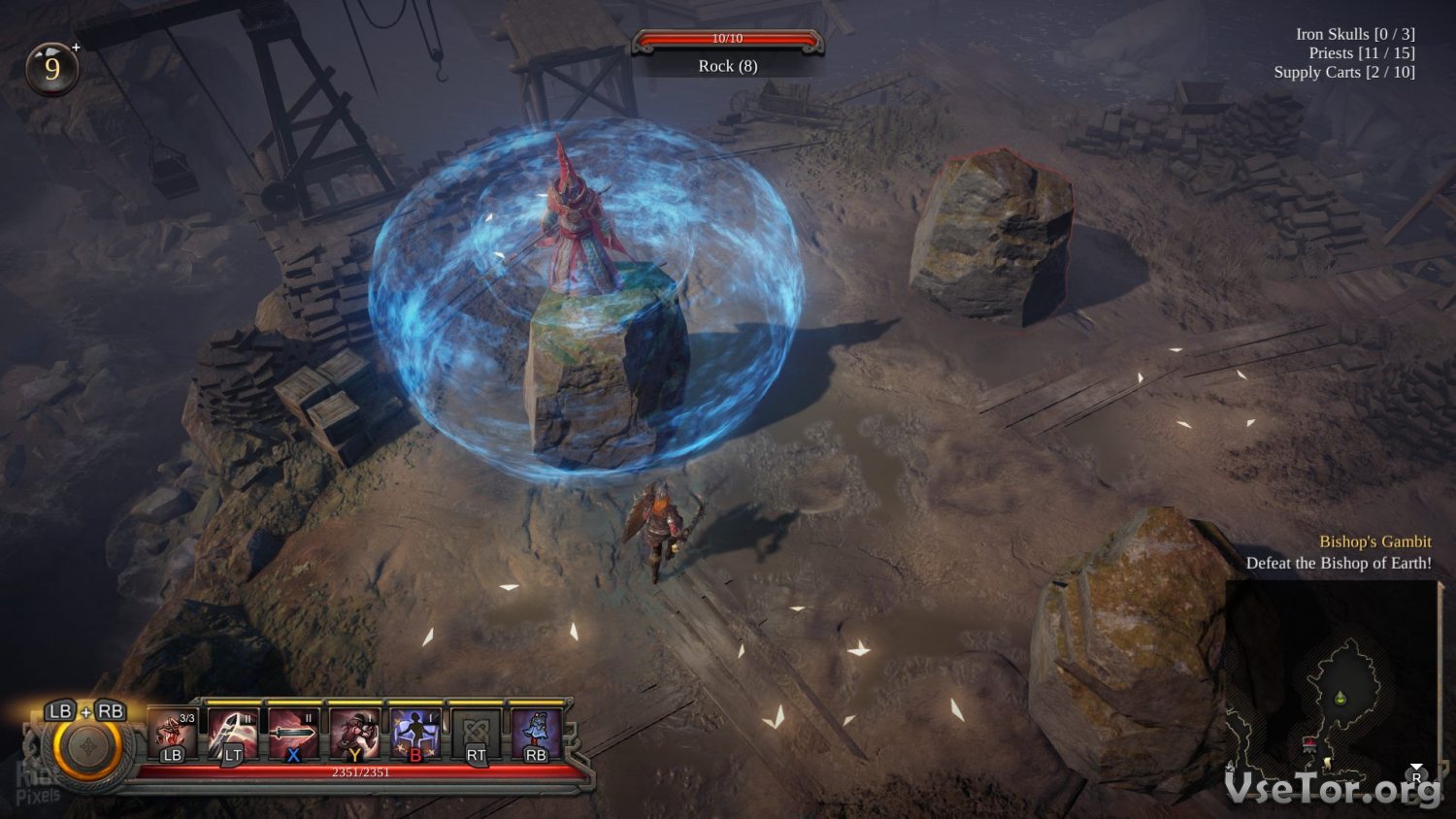Screen dimensions: 1456x819
Task: Select the green marker on the minimap
Action: [x=1340, y=697]
